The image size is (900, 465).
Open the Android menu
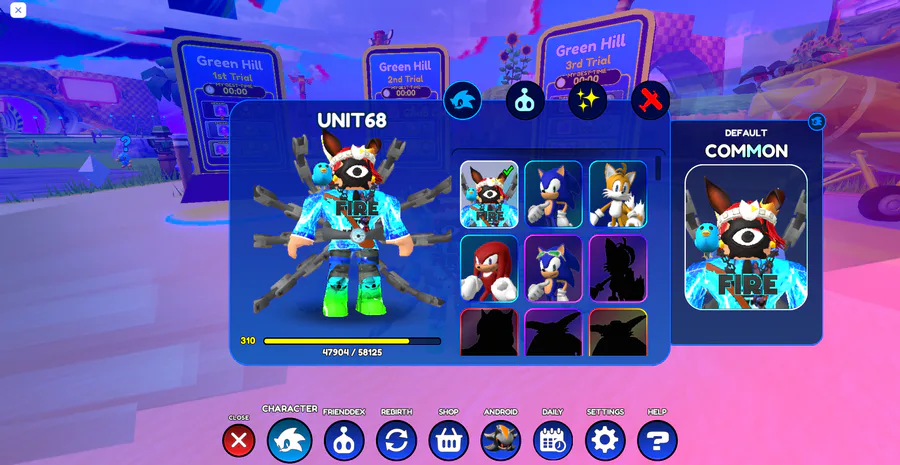pyautogui.click(x=500, y=440)
